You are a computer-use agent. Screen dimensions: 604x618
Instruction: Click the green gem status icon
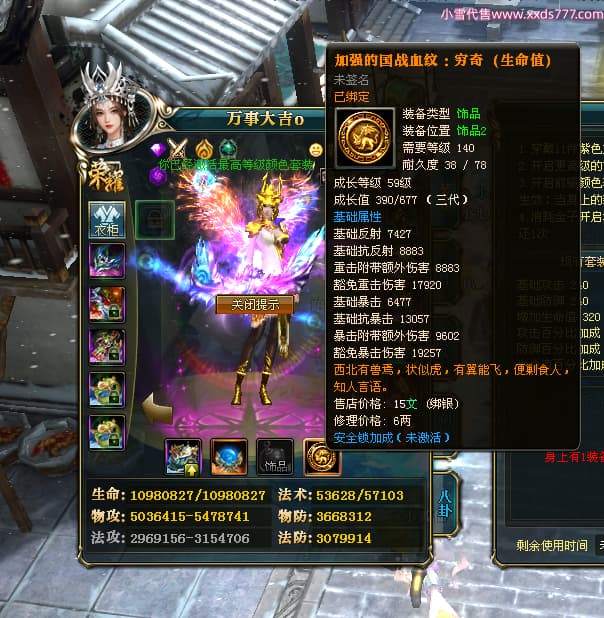228,149
